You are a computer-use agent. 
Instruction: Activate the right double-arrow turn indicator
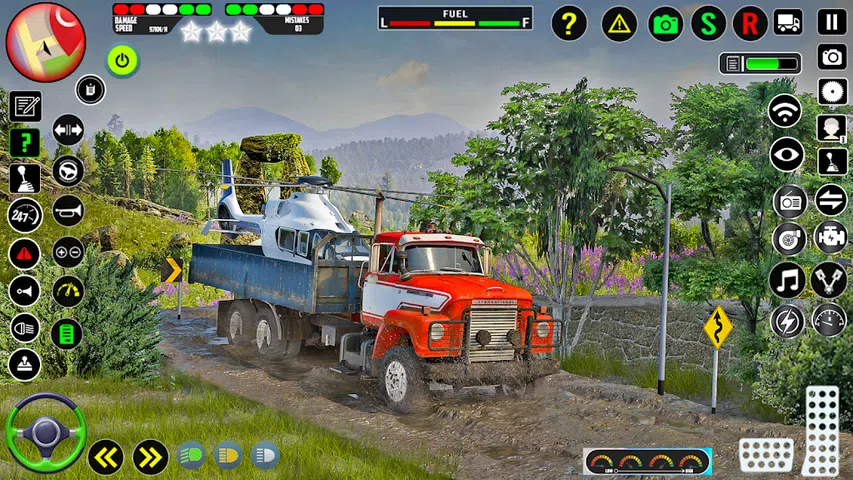pyautogui.click(x=150, y=456)
